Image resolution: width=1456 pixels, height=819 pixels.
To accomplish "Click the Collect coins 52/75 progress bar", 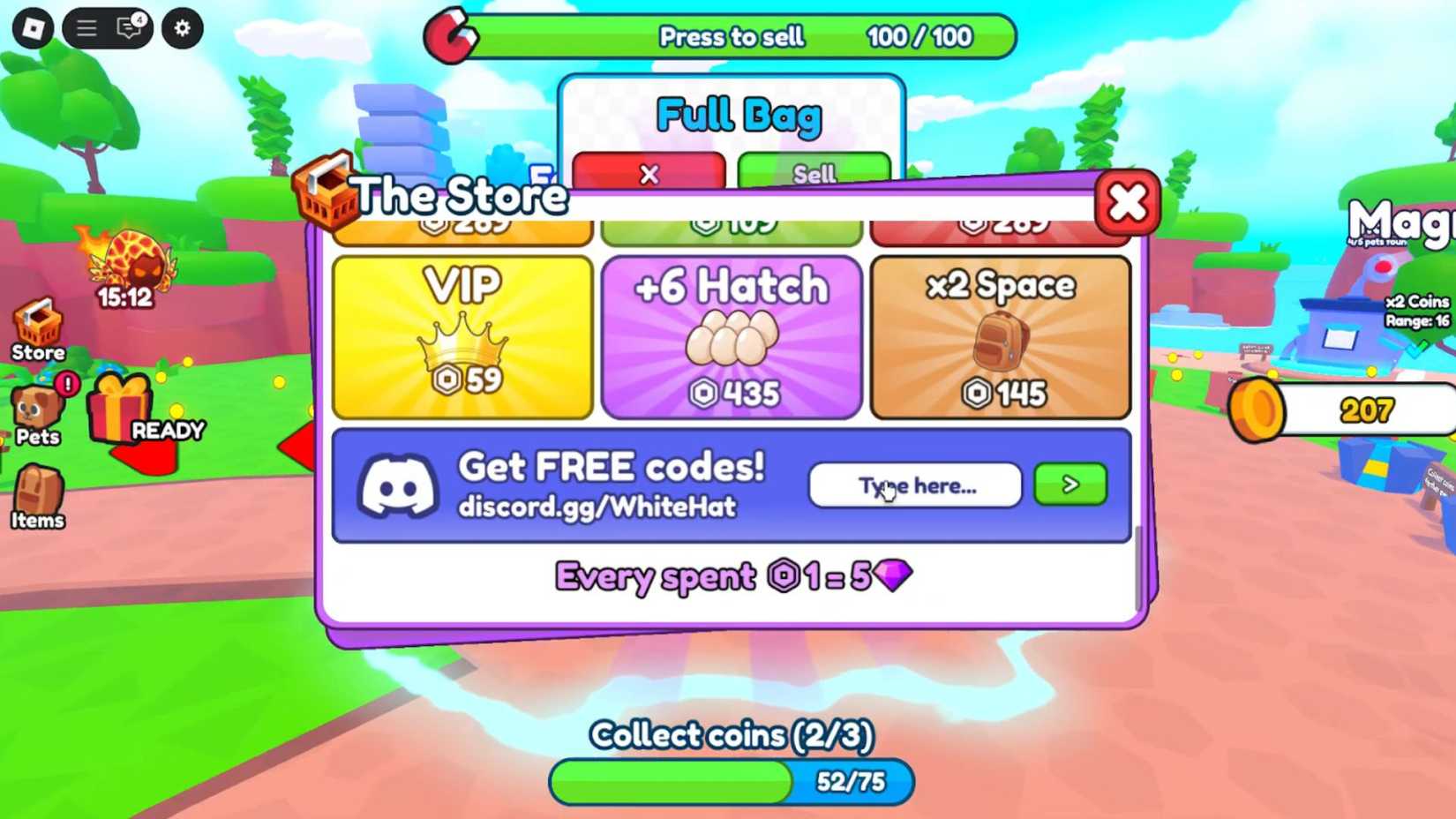I will click(x=731, y=780).
